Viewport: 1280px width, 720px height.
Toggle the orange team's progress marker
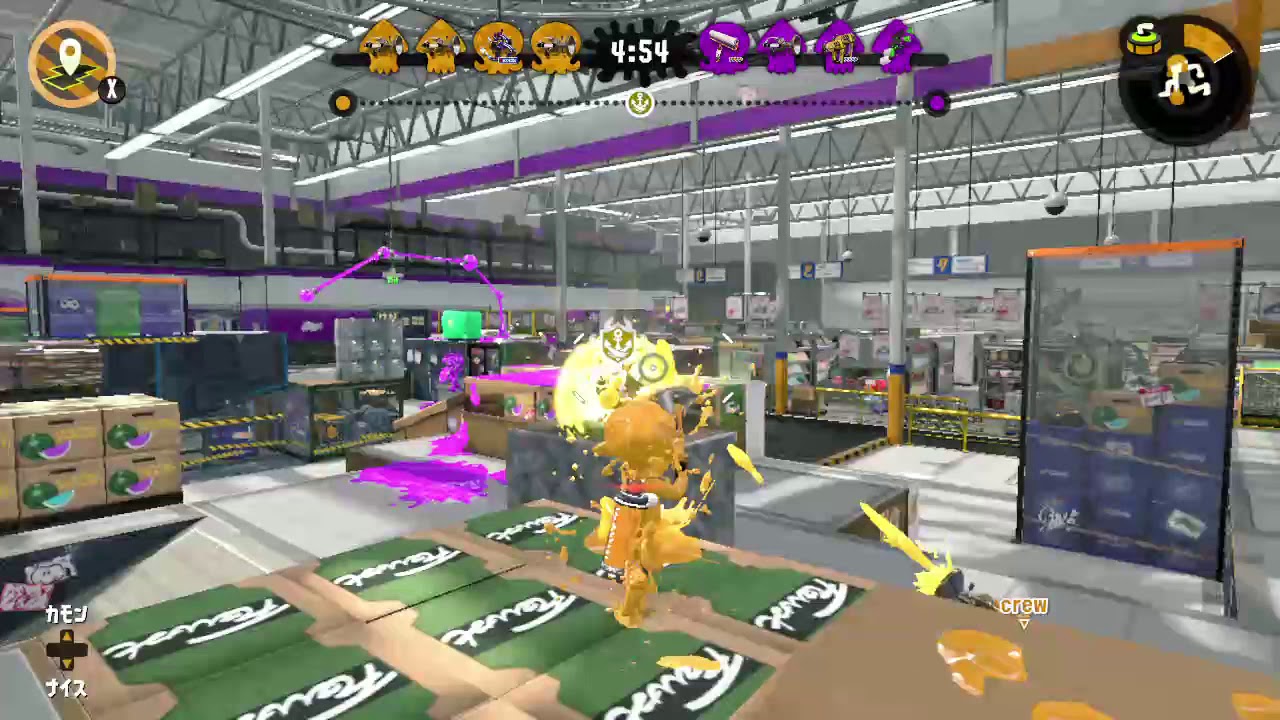pos(343,103)
